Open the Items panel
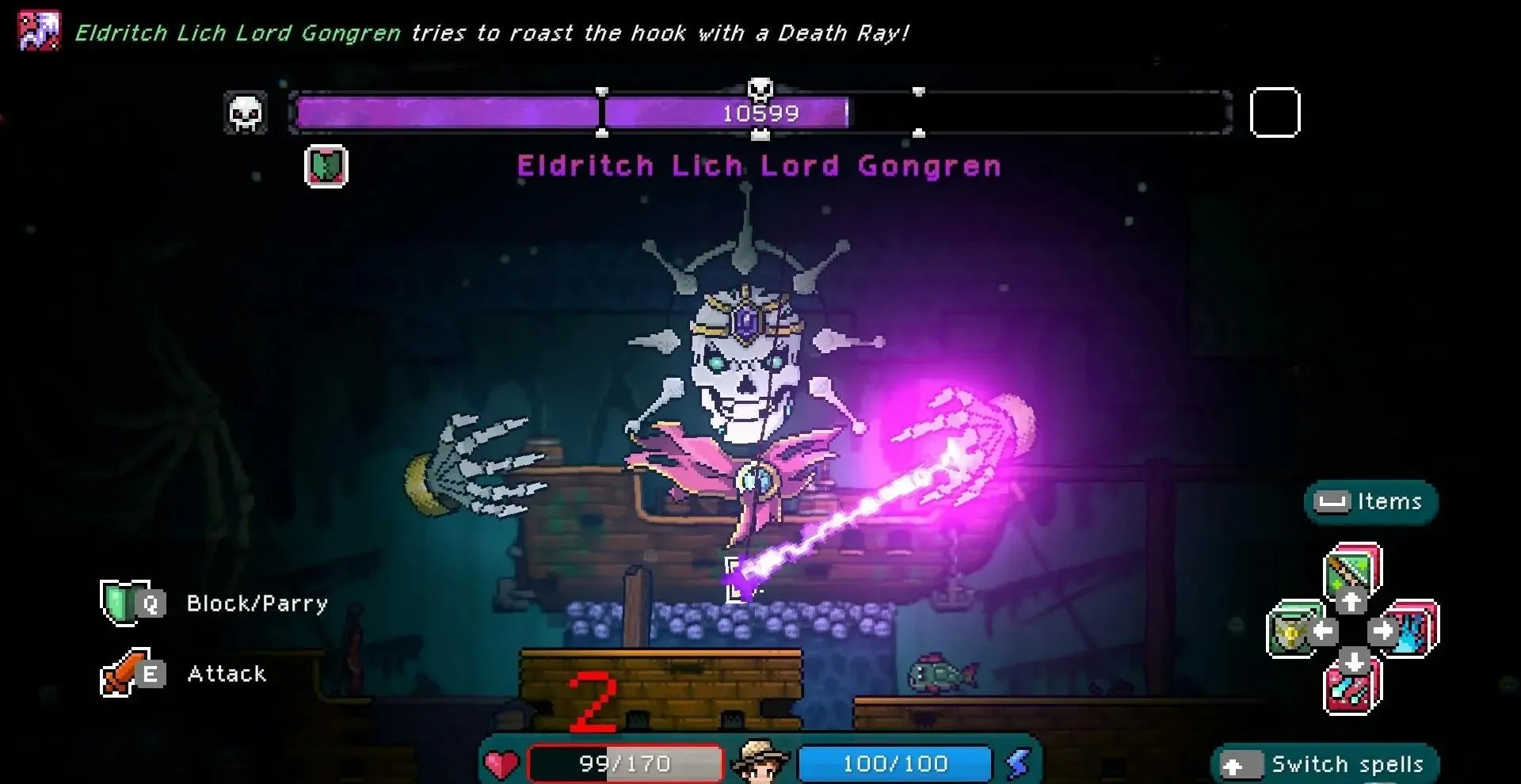1521x784 pixels. 1370,501
